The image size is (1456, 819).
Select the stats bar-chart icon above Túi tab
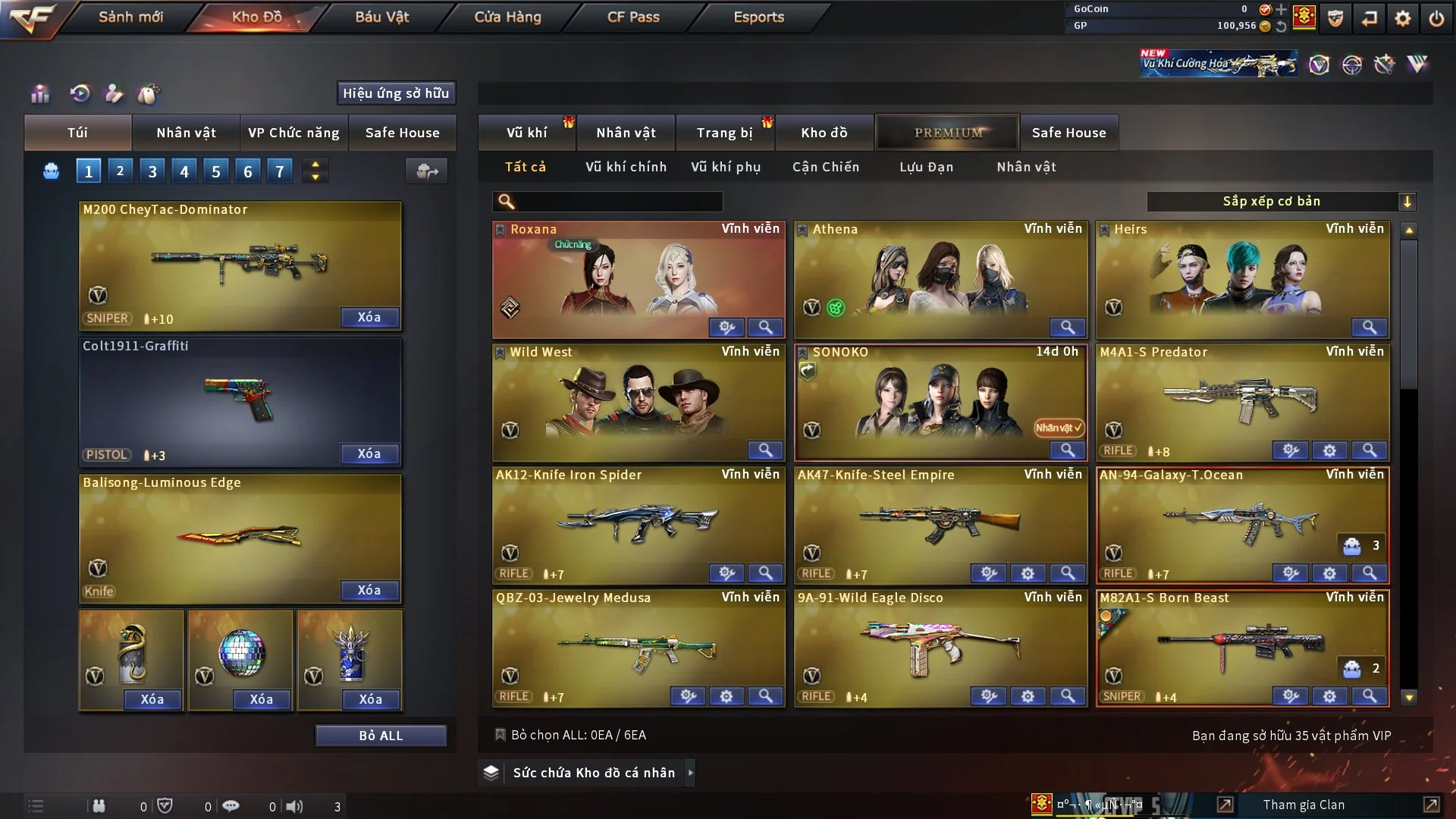click(39, 93)
